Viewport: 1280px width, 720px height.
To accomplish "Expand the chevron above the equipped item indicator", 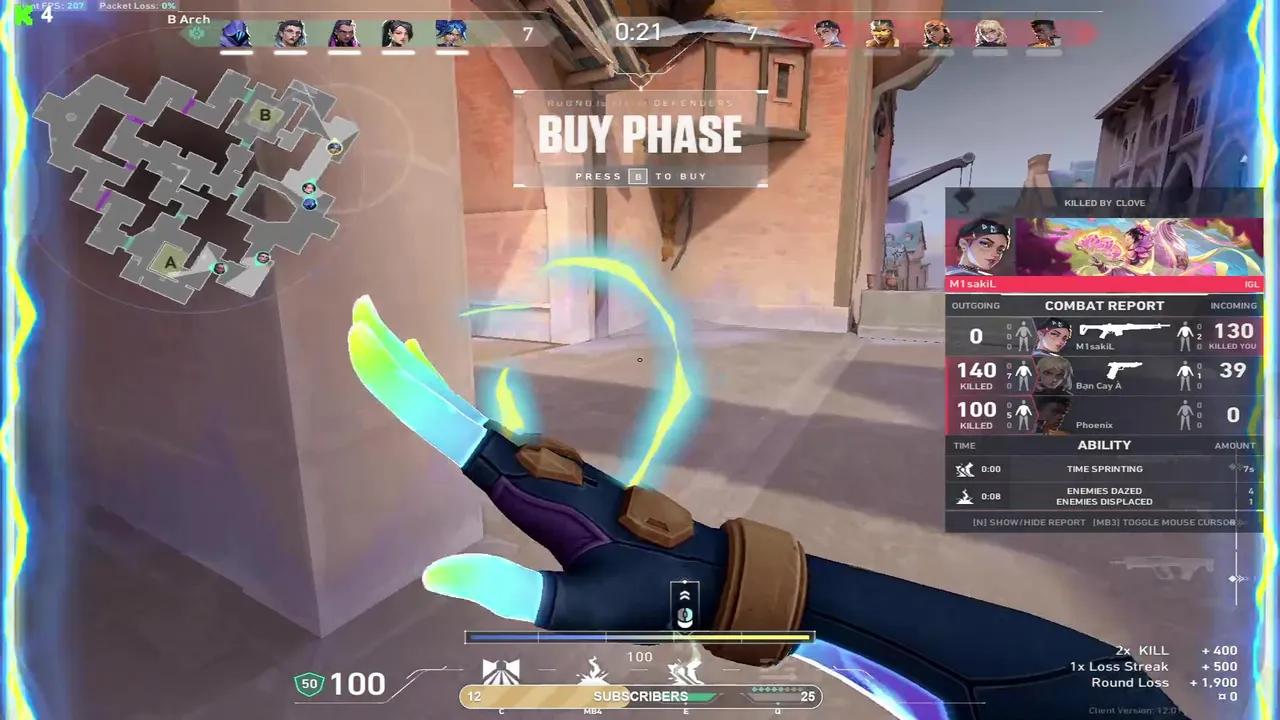I will click(684, 593).
